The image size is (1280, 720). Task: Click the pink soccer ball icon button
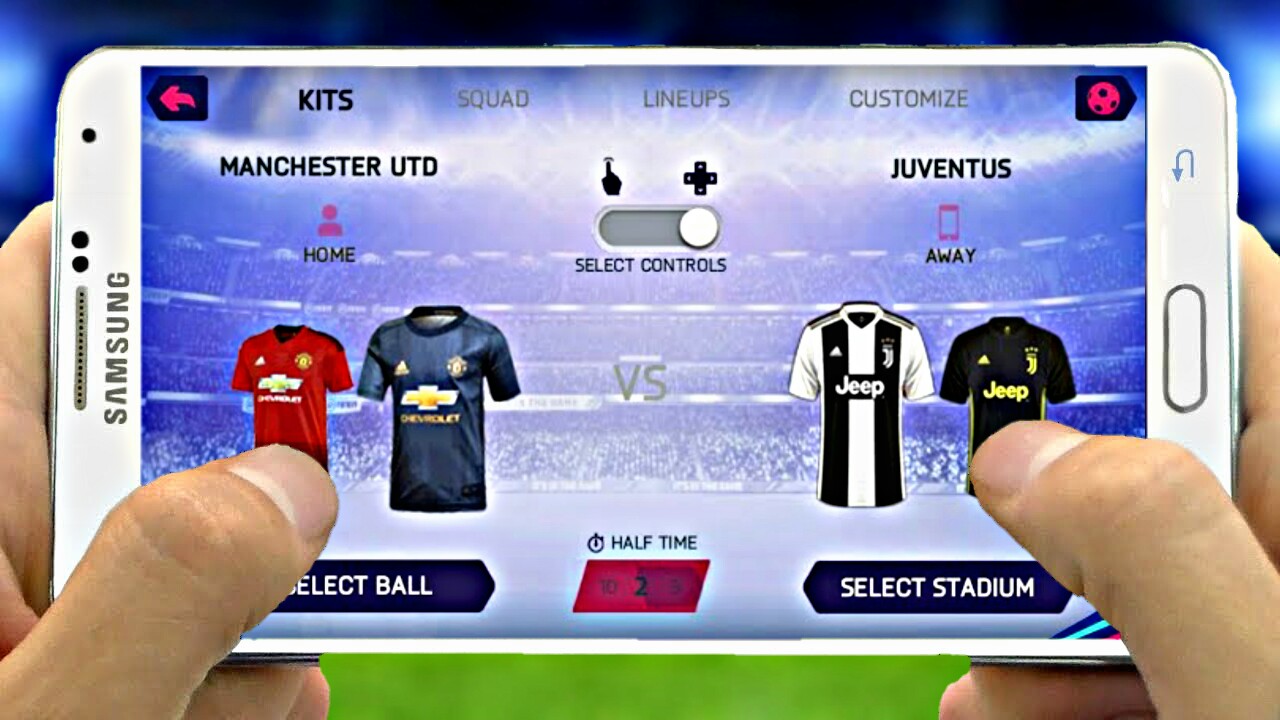(1104, 98)
